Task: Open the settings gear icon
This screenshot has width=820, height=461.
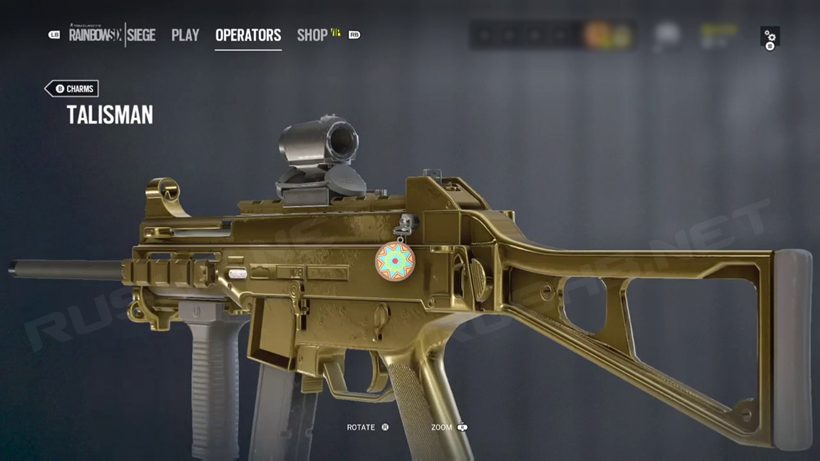Action: (769, 39)
